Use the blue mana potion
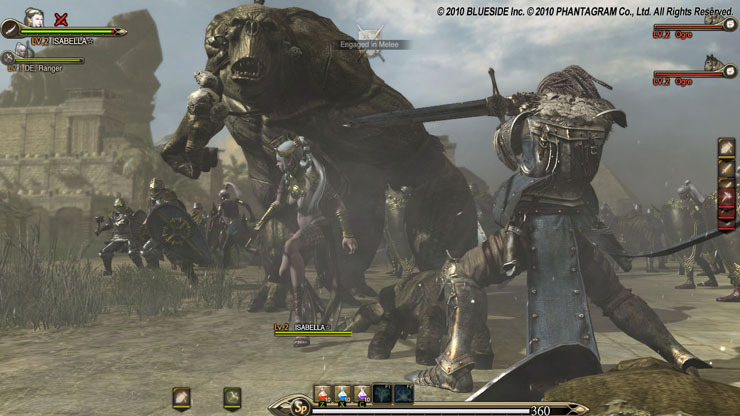The width and height of the screenshot is (740, 416). (343, 394)
